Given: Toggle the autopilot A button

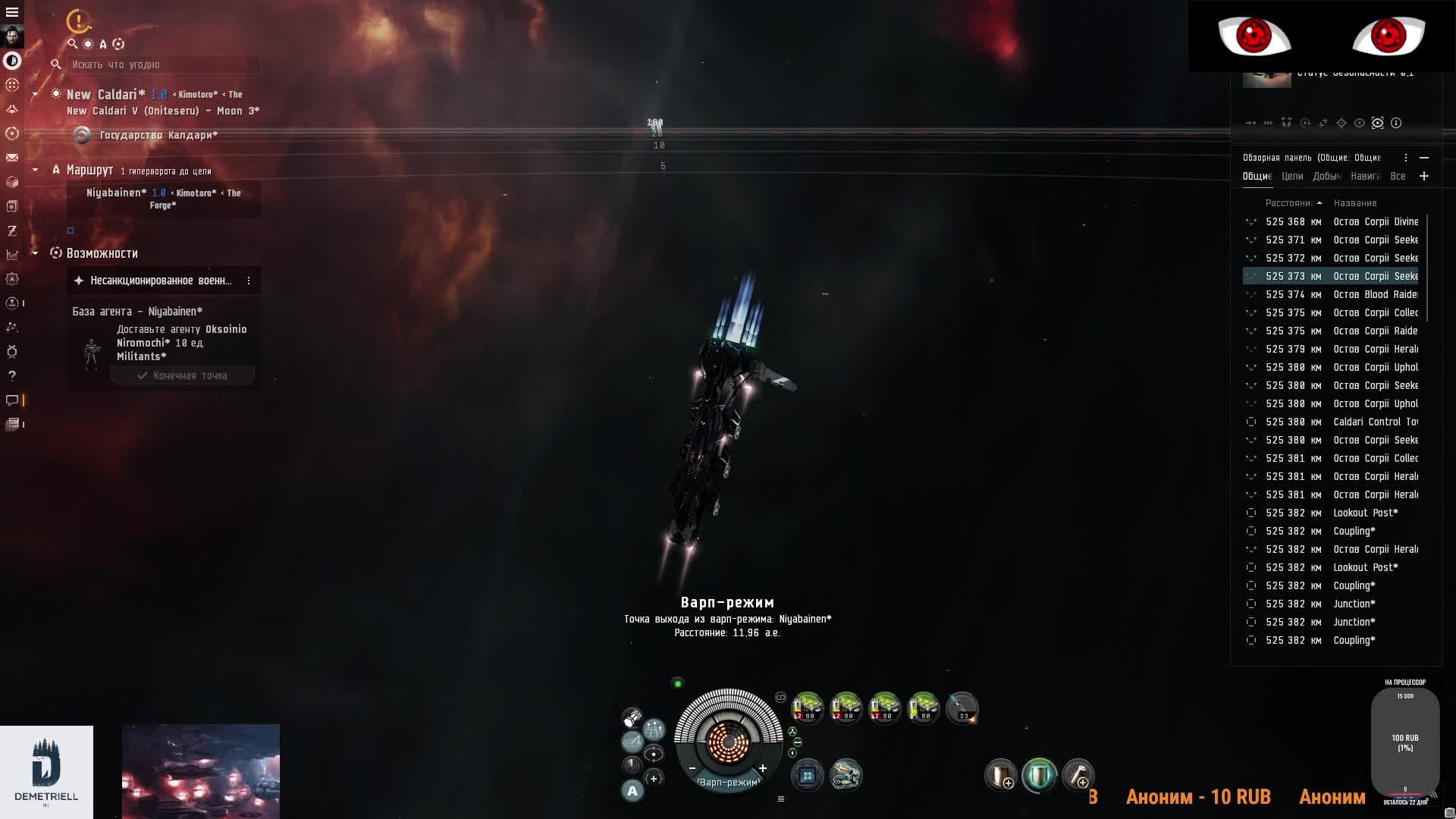Looking at the screenshot, I should [x=632, y=792].
